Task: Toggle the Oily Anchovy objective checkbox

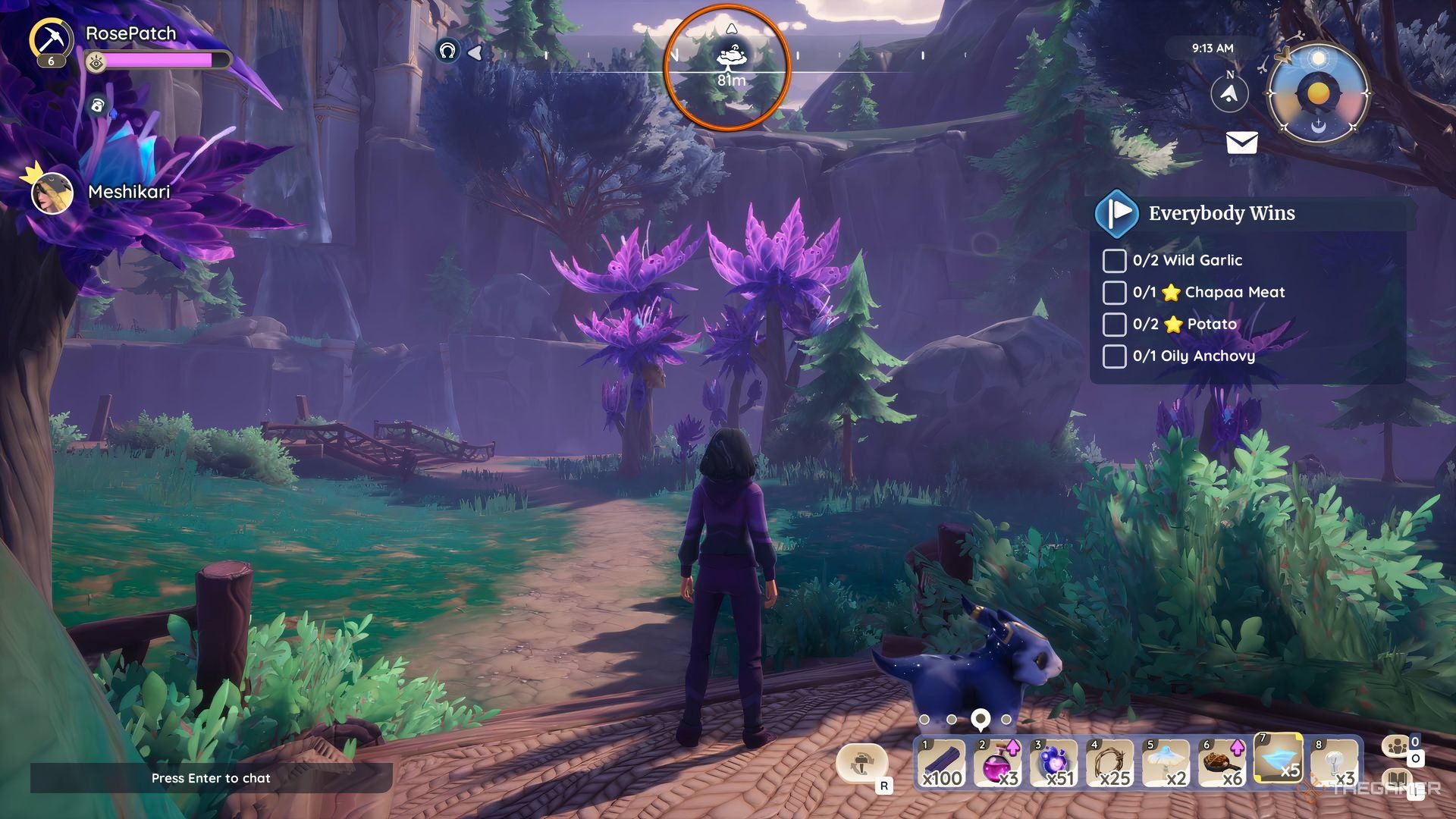Action: [1114, 356]
